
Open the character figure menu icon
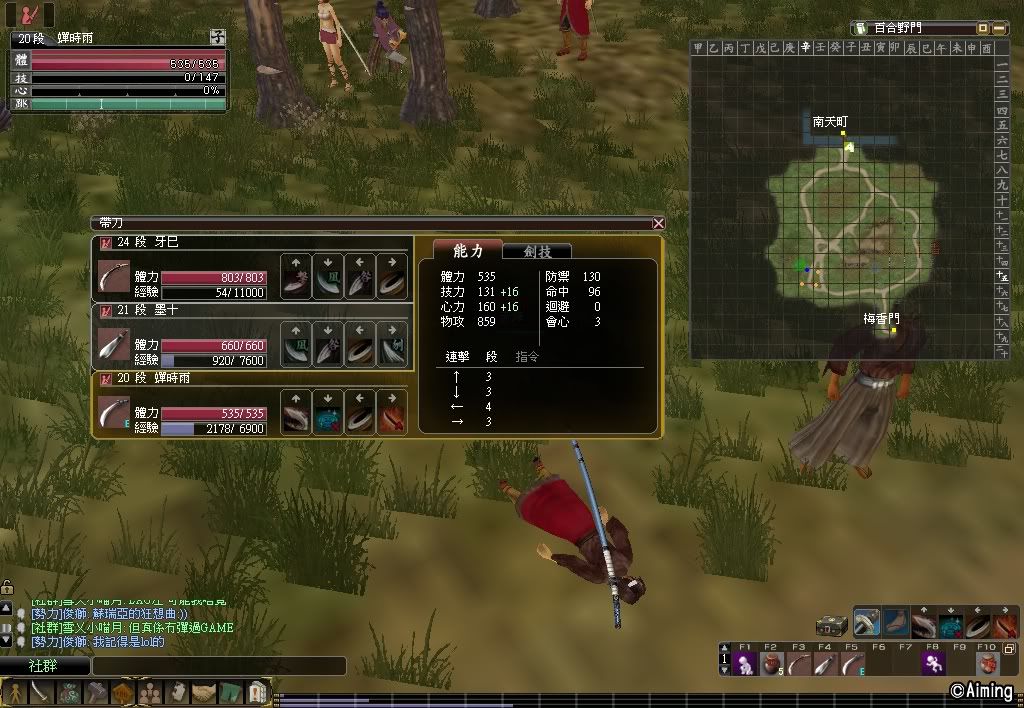15,692
